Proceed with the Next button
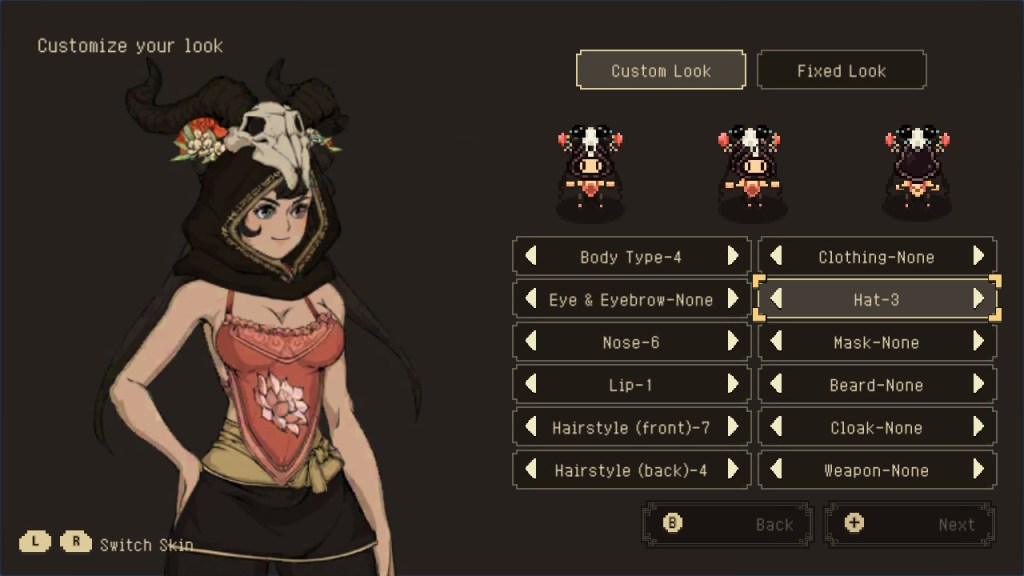The height and width of the screenshot is (576, 1024). (x=909, y=524)
